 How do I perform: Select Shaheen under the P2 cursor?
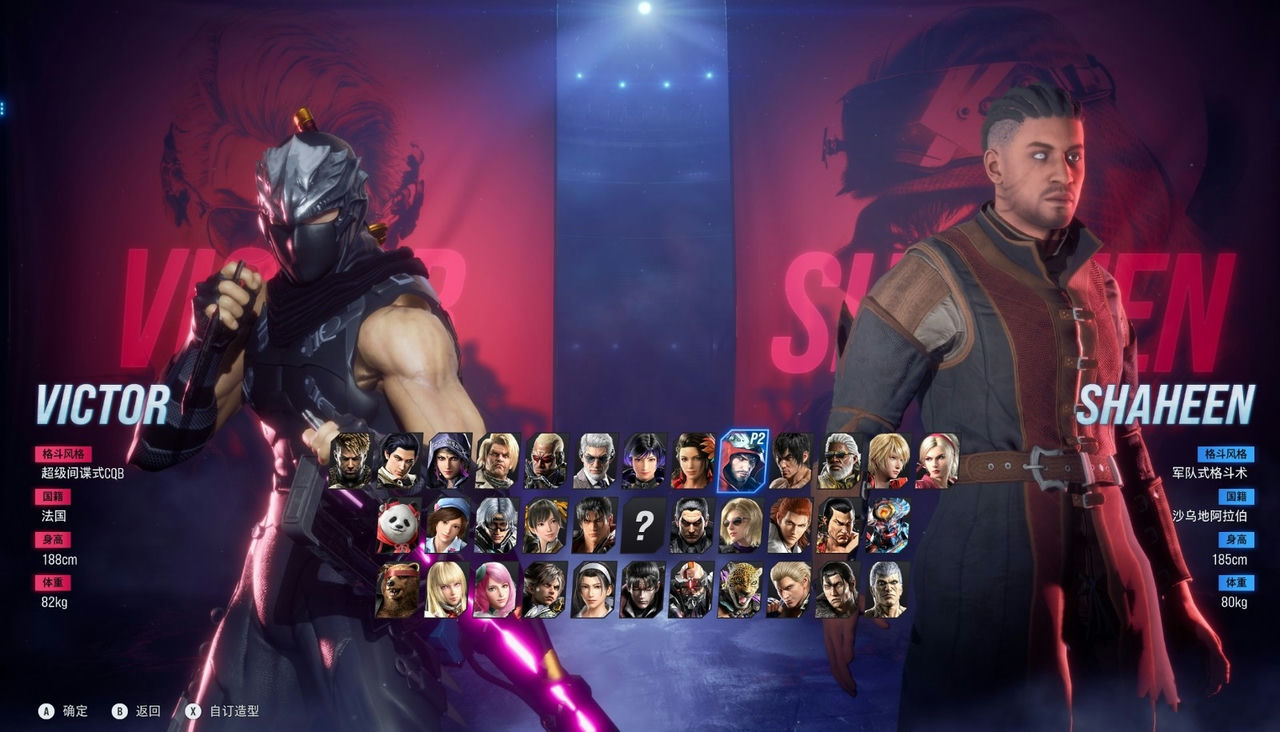pyautogui.click(x=742, y=462)
